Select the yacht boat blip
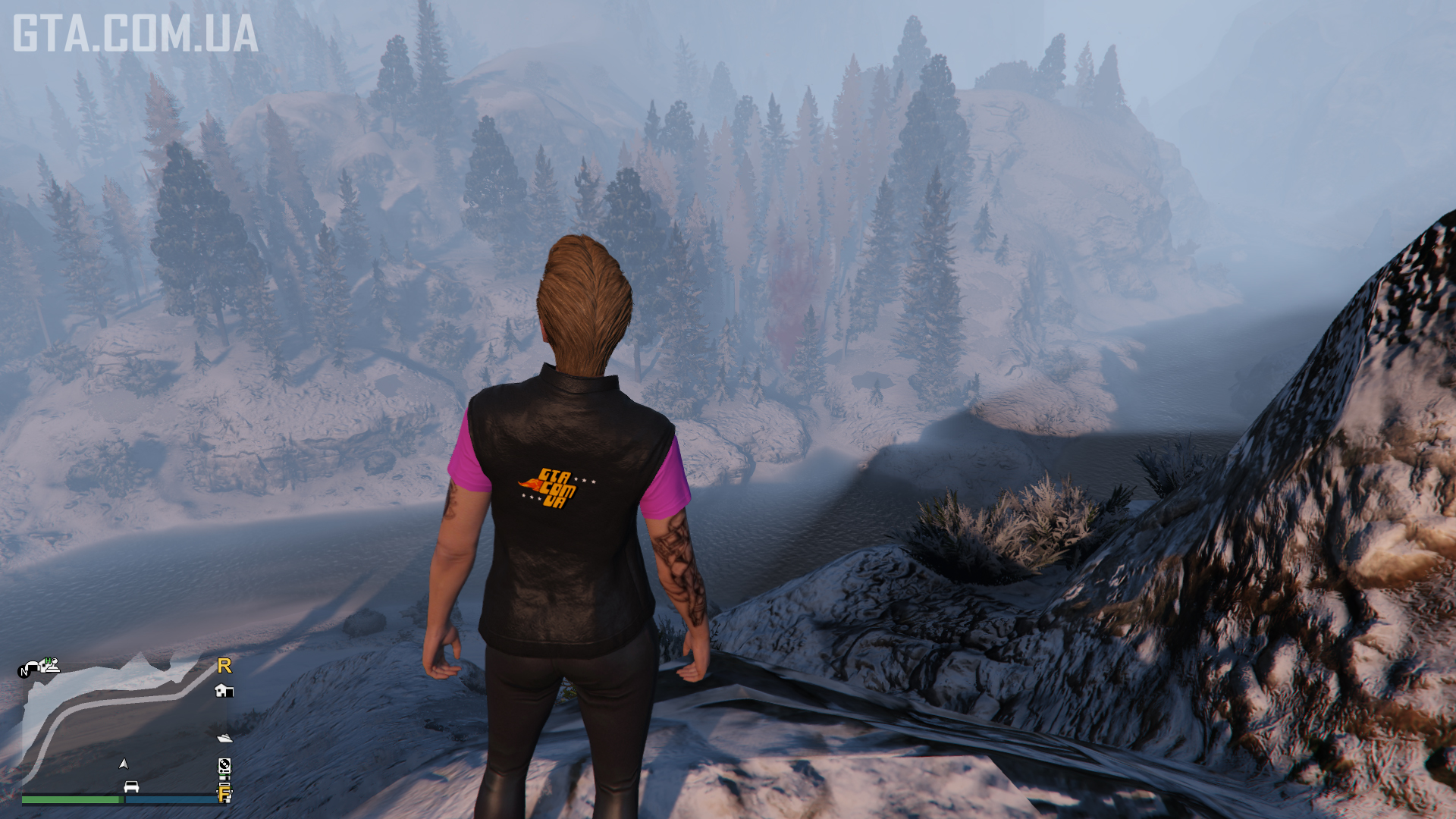Image resolution: width=1456 pixels, height=819 pixels. coord(224,737)
